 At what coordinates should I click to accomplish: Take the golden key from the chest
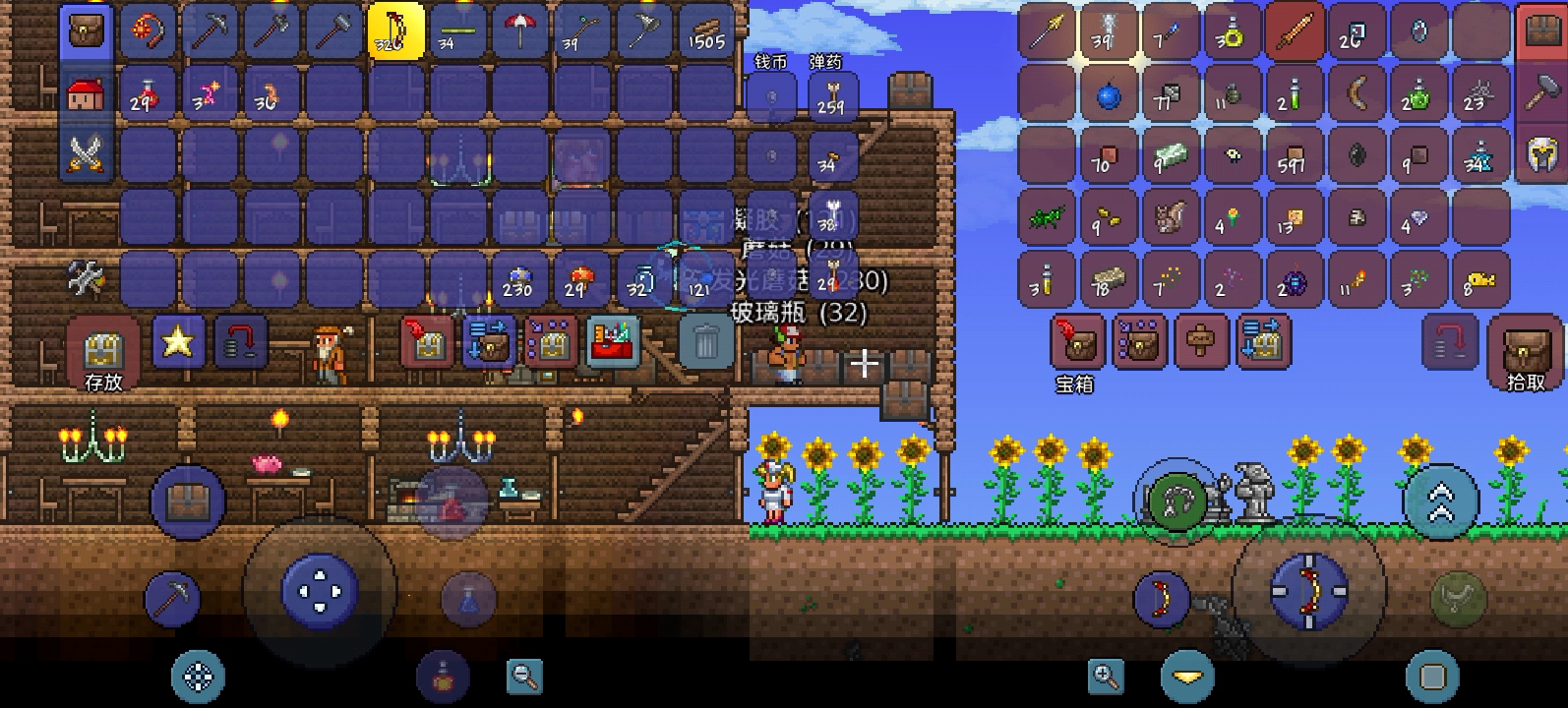click(1479, 280)
